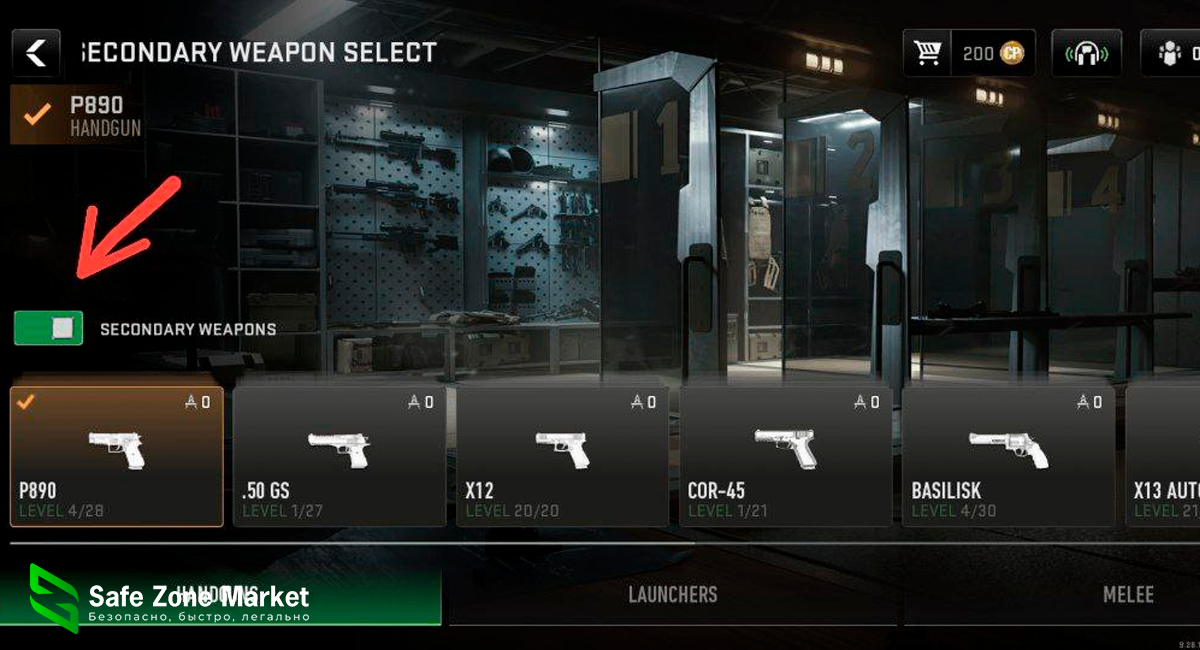The image size is (1200, 650).
Task: Pick the X12 handgun
Action: tap(562, 456)
